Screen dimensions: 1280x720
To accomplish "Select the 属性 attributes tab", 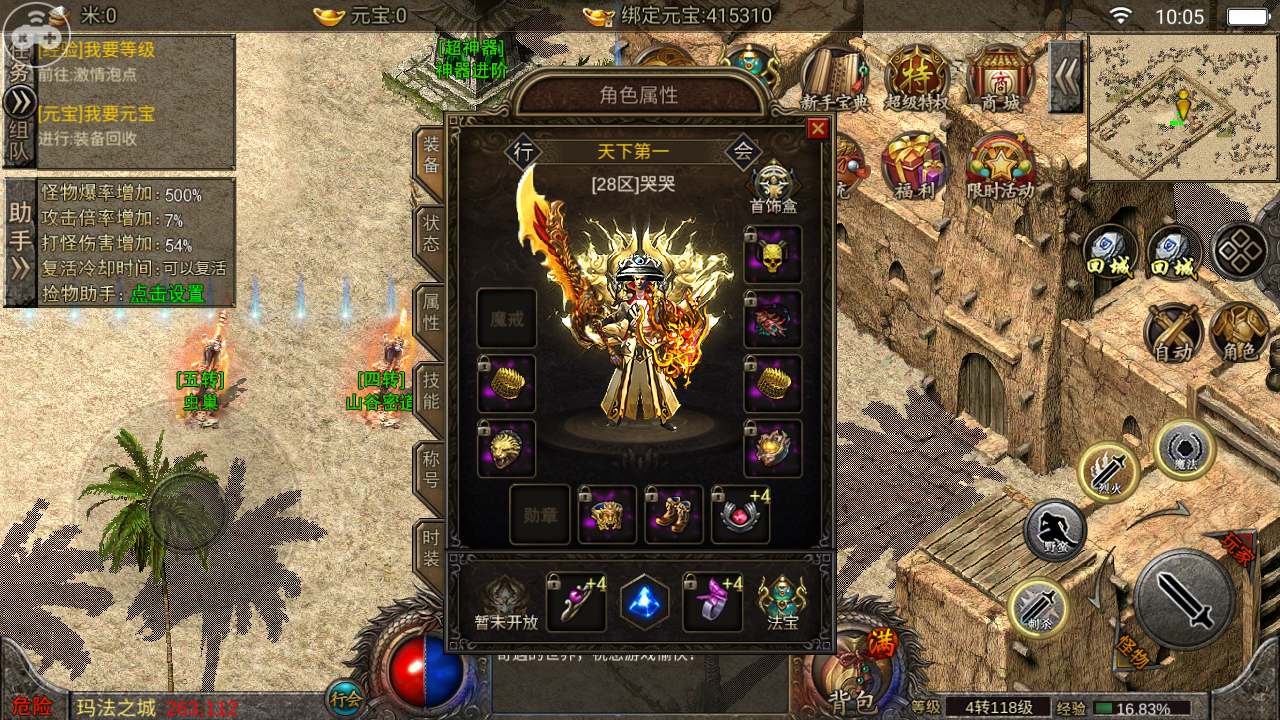I will (x=430, y=310).
